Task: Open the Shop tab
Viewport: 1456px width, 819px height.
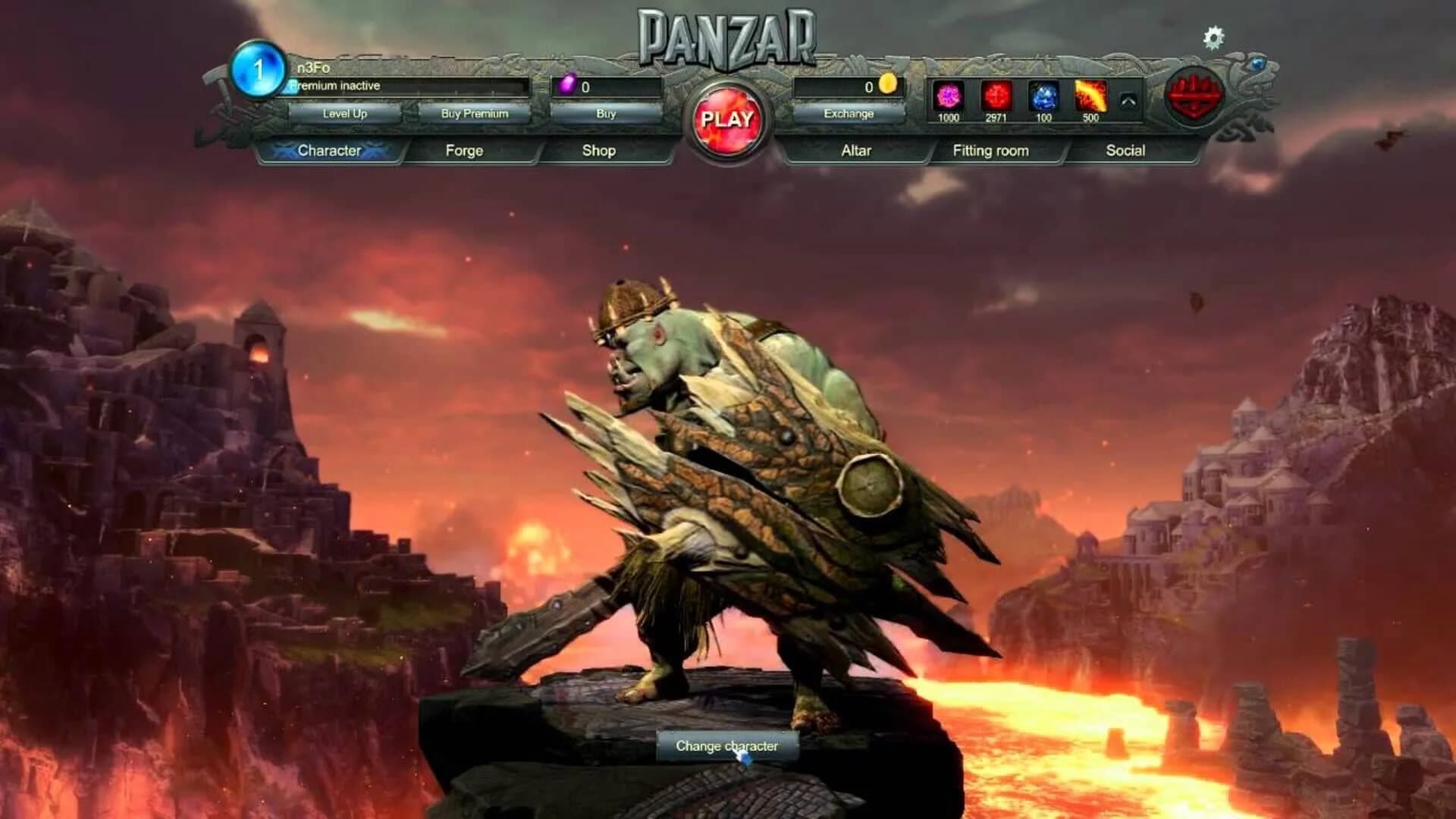Action: (x=599, y=150)
